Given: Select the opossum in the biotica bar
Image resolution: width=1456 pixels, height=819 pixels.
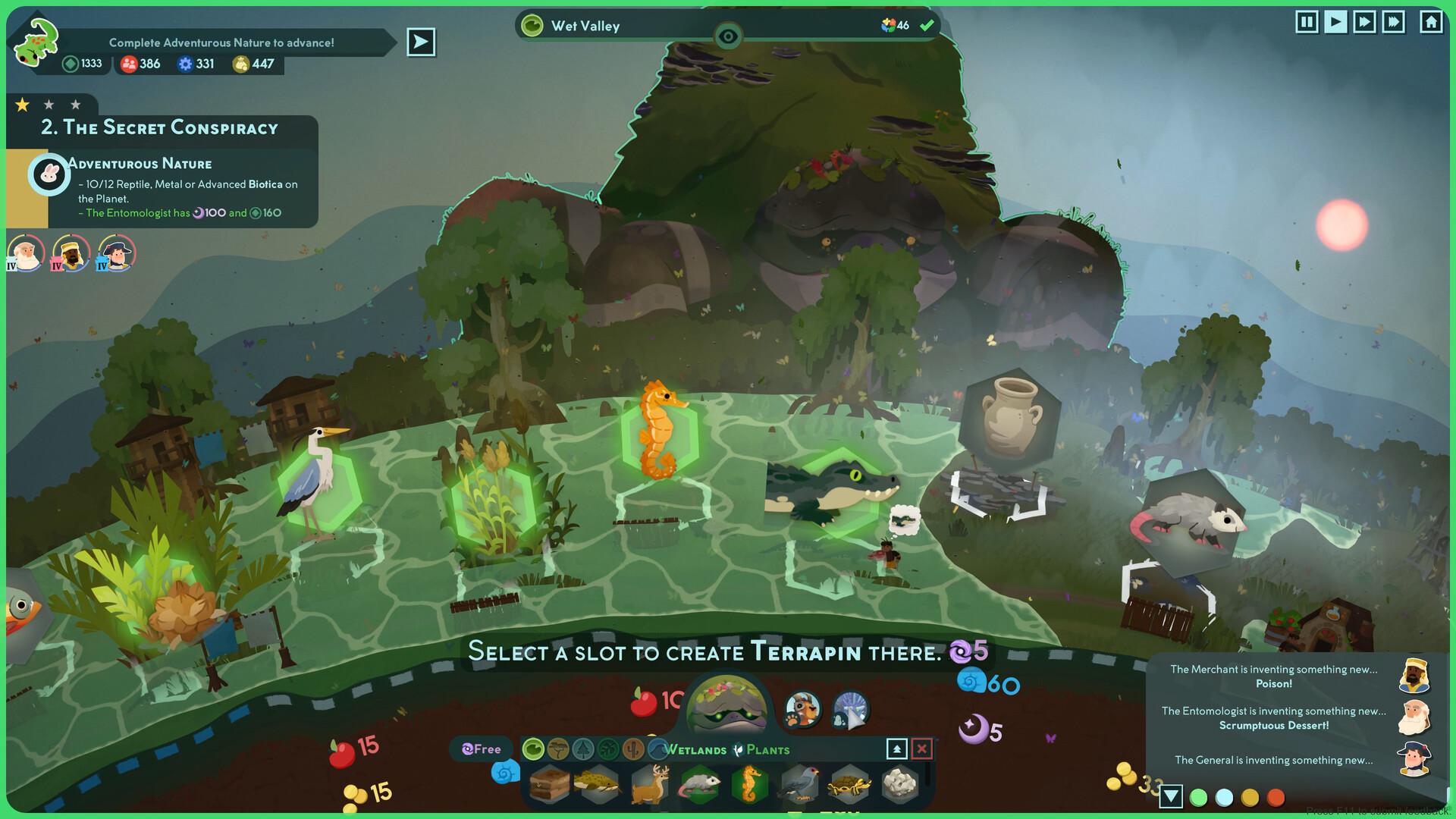Looking at the screenshot, I should 699,786.
